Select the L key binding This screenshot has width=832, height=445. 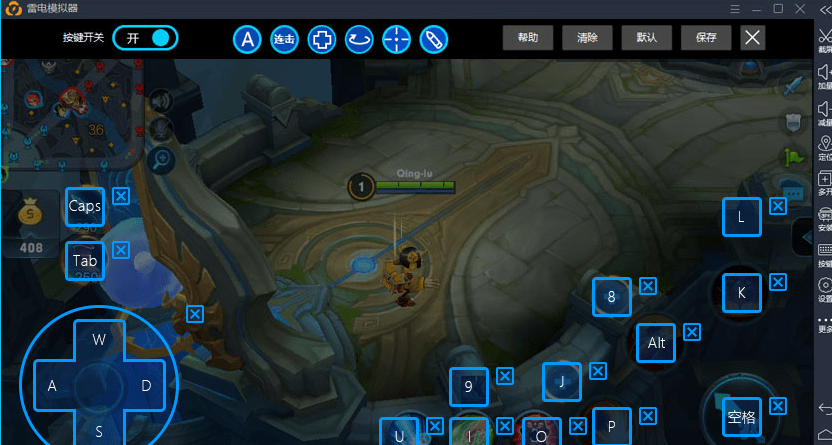741,217
